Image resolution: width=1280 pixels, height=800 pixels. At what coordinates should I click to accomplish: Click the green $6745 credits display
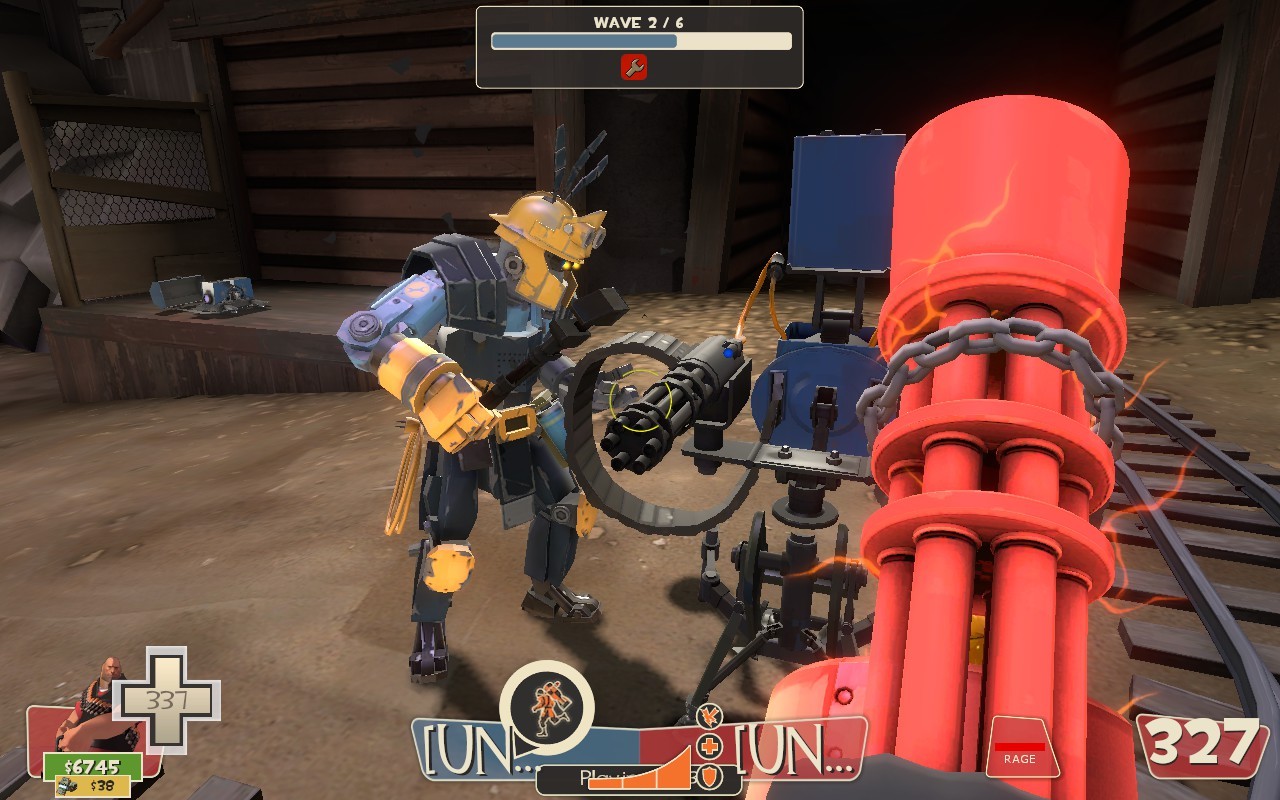pos(91,766)
